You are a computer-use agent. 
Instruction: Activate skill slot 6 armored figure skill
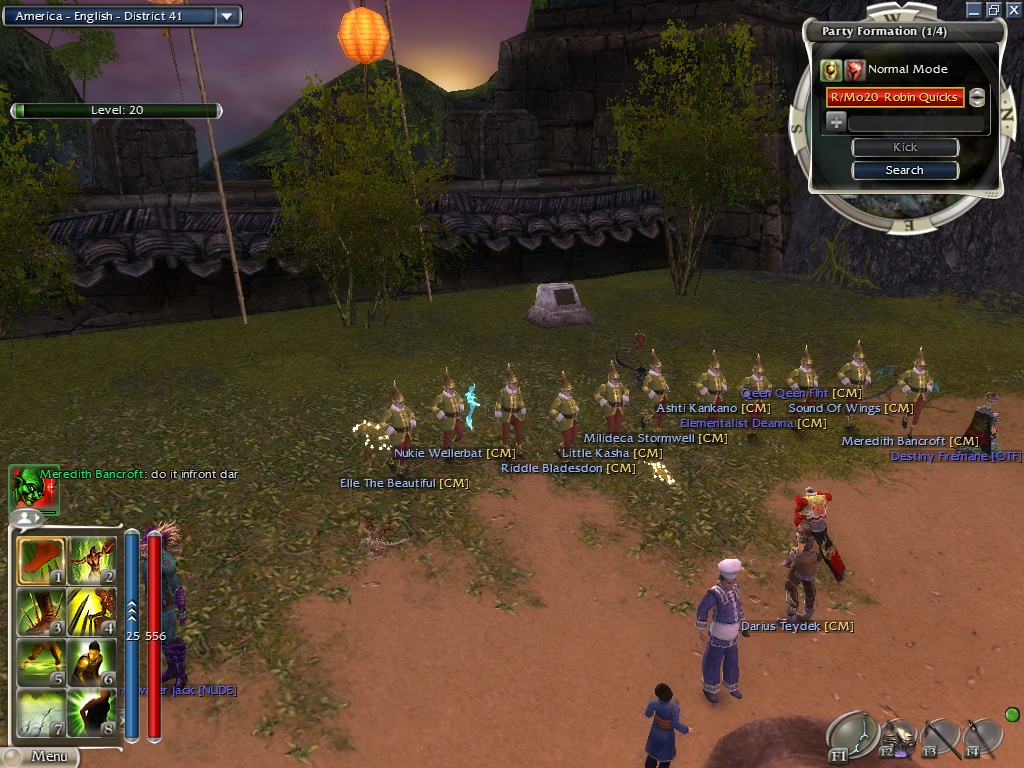[x=92, y=663]
